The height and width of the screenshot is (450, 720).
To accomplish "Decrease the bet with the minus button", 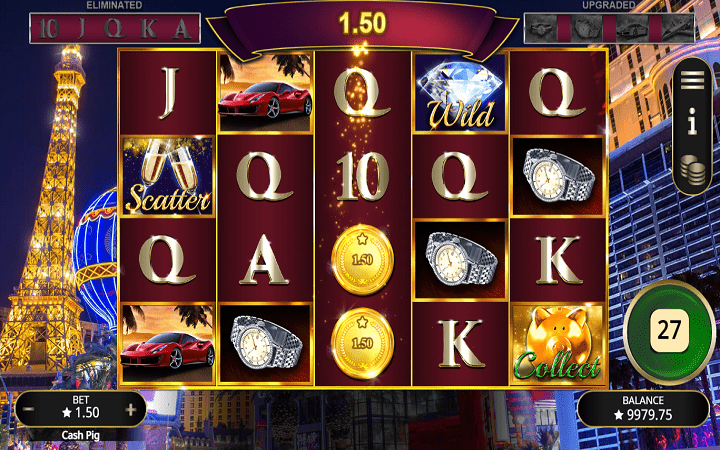I will coord(30,411).
